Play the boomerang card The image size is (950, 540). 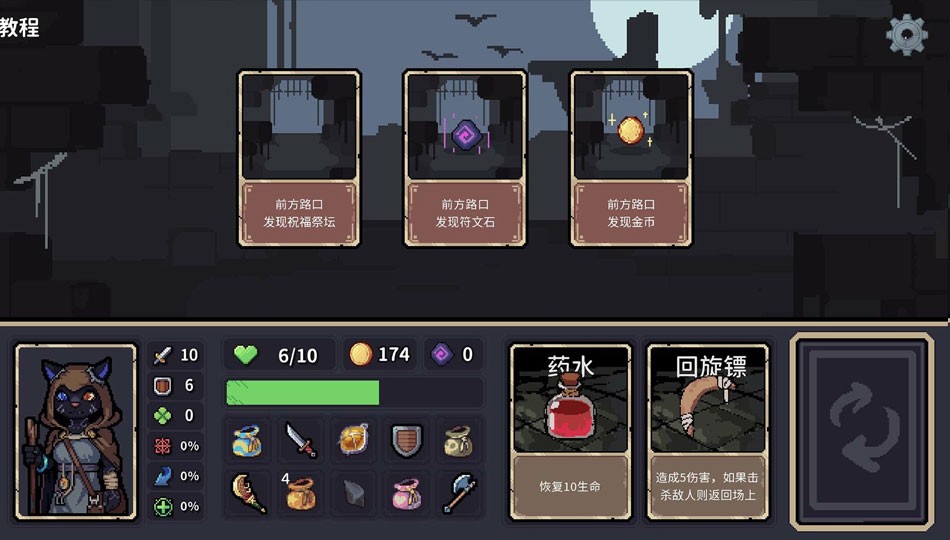pyautogui.click(x=708, y=432)
